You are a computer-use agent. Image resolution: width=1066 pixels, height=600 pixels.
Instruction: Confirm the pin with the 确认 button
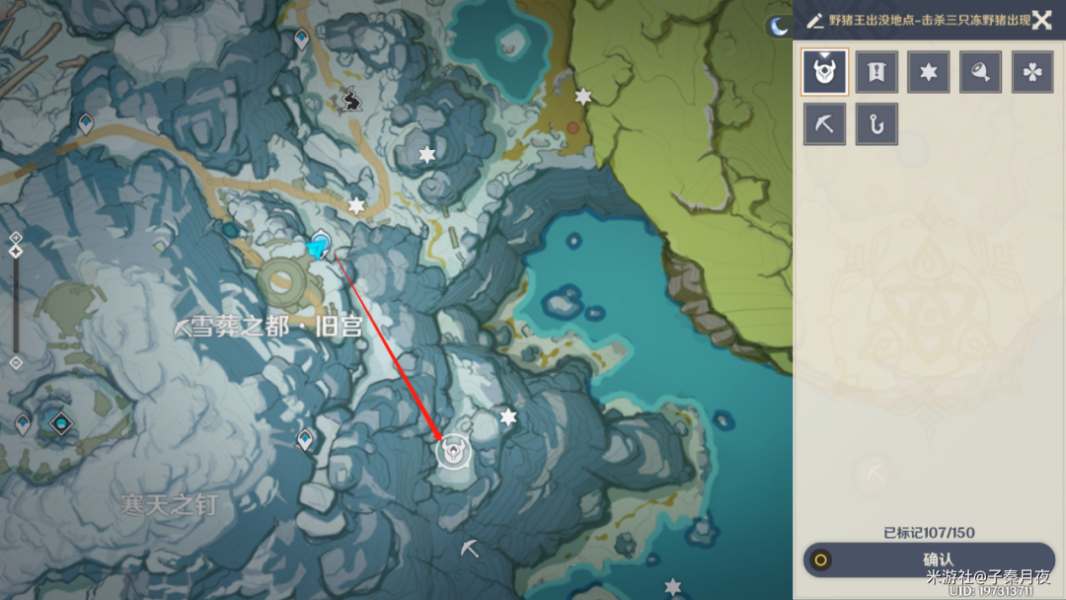pos(929,560)
